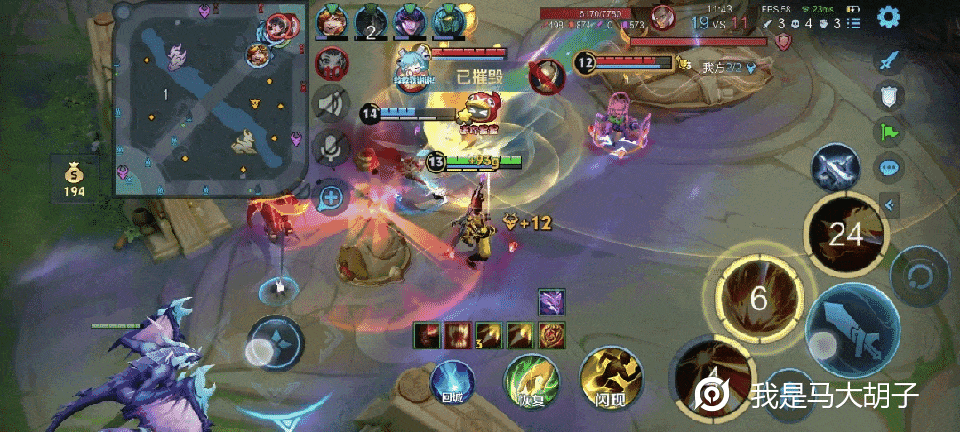Screen dimensions: 960x432
Task: Send the attack sword signal
Action: 888,60
